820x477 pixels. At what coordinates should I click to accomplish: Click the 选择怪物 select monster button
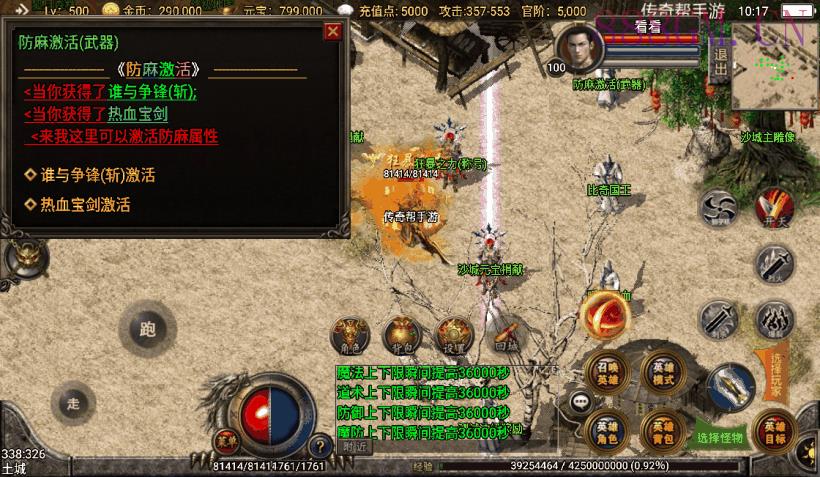[720, 437]
